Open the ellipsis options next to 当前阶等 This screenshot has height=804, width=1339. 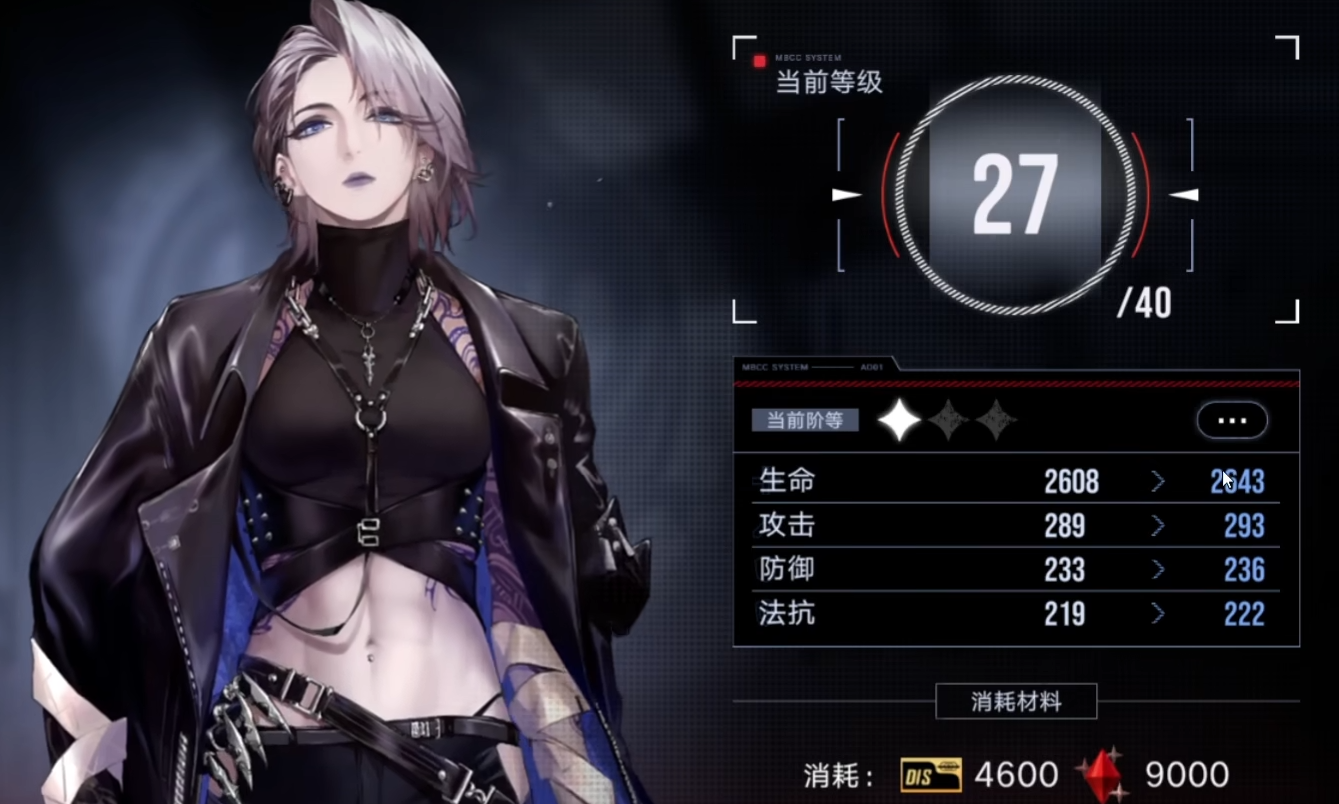coord(1231,420)
